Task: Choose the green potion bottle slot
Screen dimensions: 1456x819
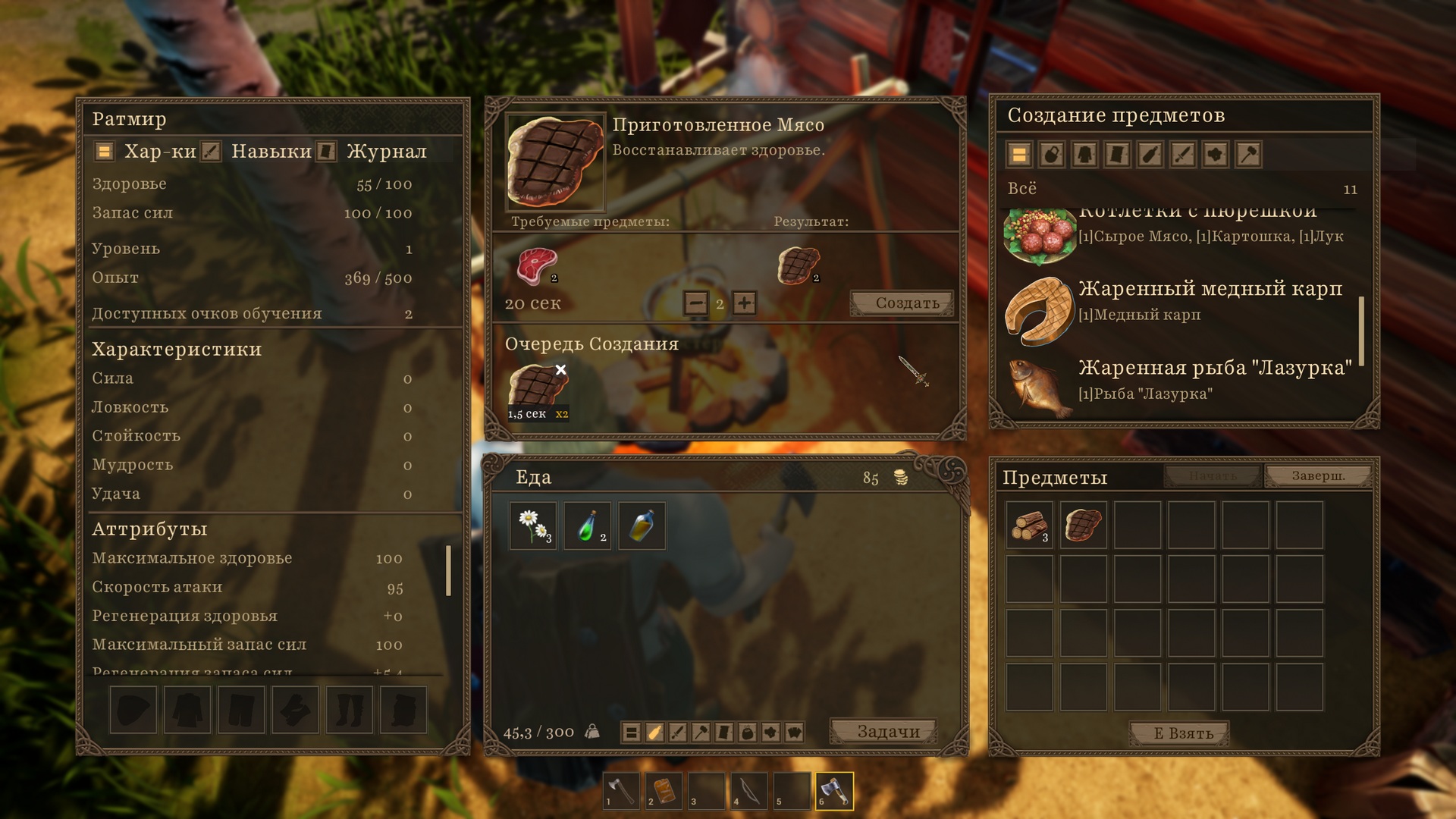Action: [588, 526]
